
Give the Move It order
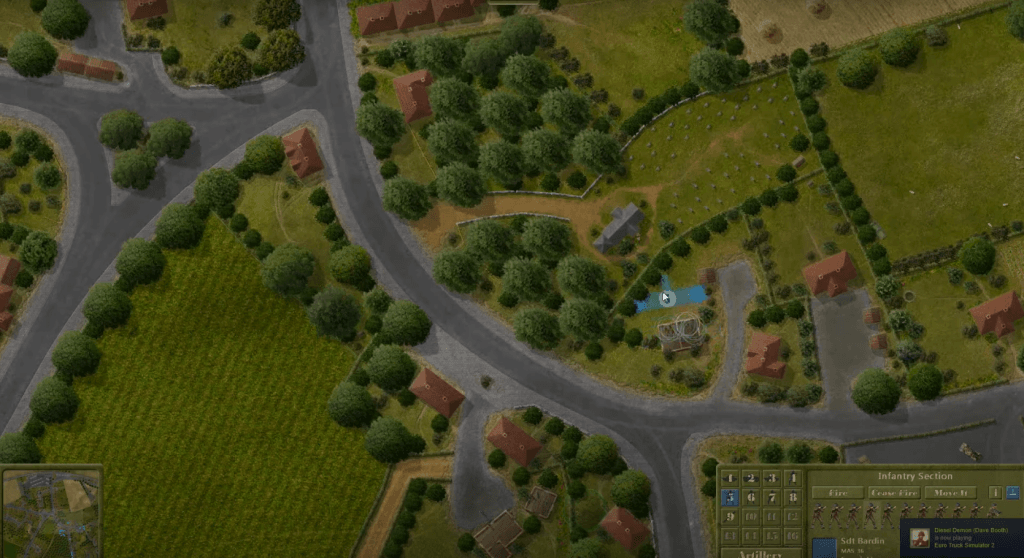pyautogui.click(x=949, y=492)
